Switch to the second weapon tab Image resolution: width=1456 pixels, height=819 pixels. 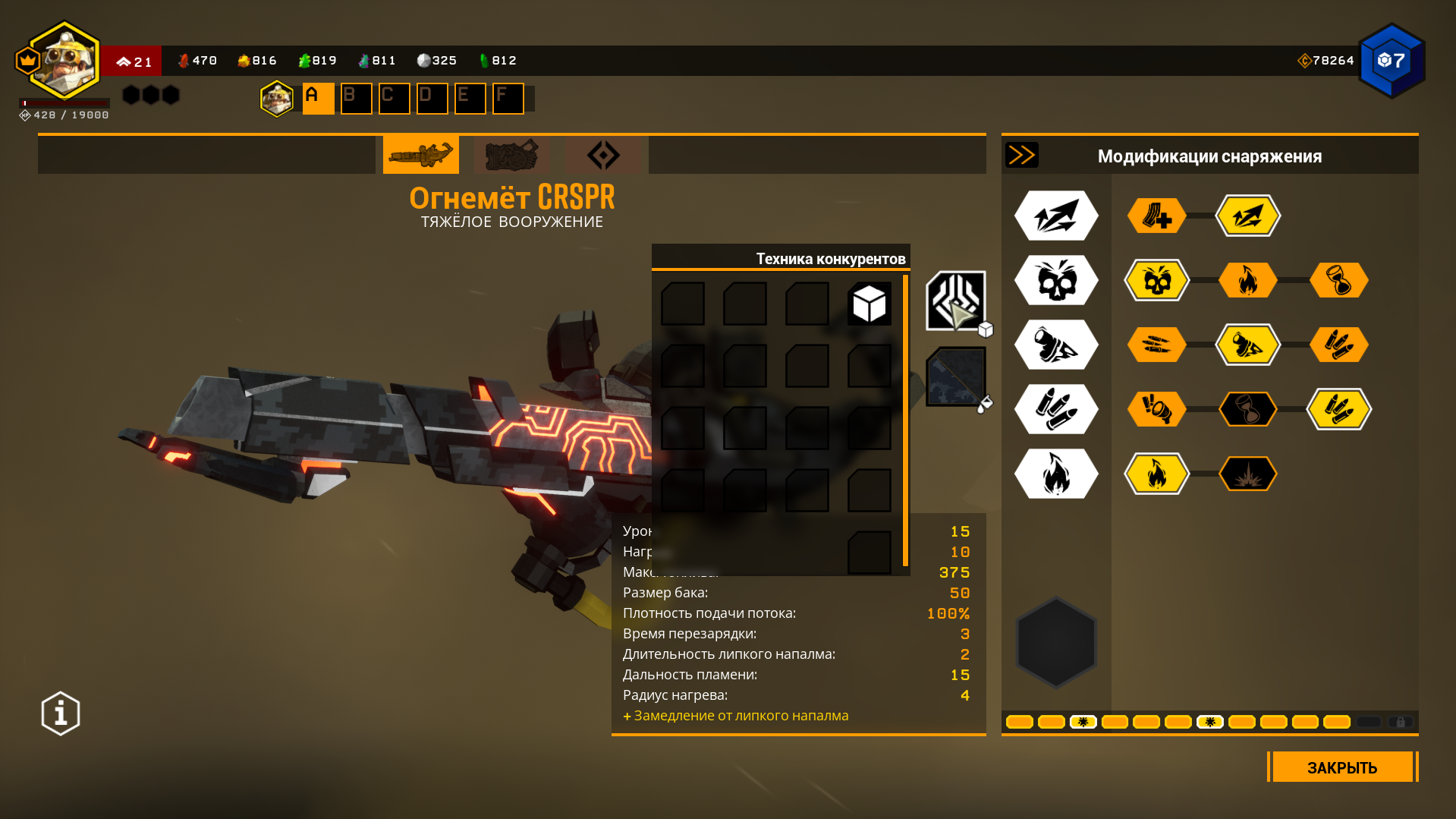[x=512, y=155]
